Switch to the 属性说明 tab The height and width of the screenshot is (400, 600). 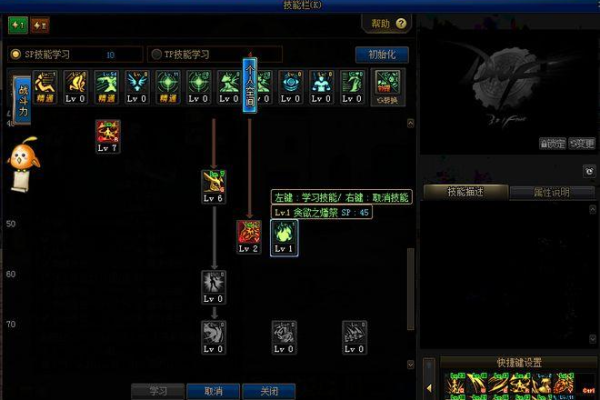click(x=552, y=192)
